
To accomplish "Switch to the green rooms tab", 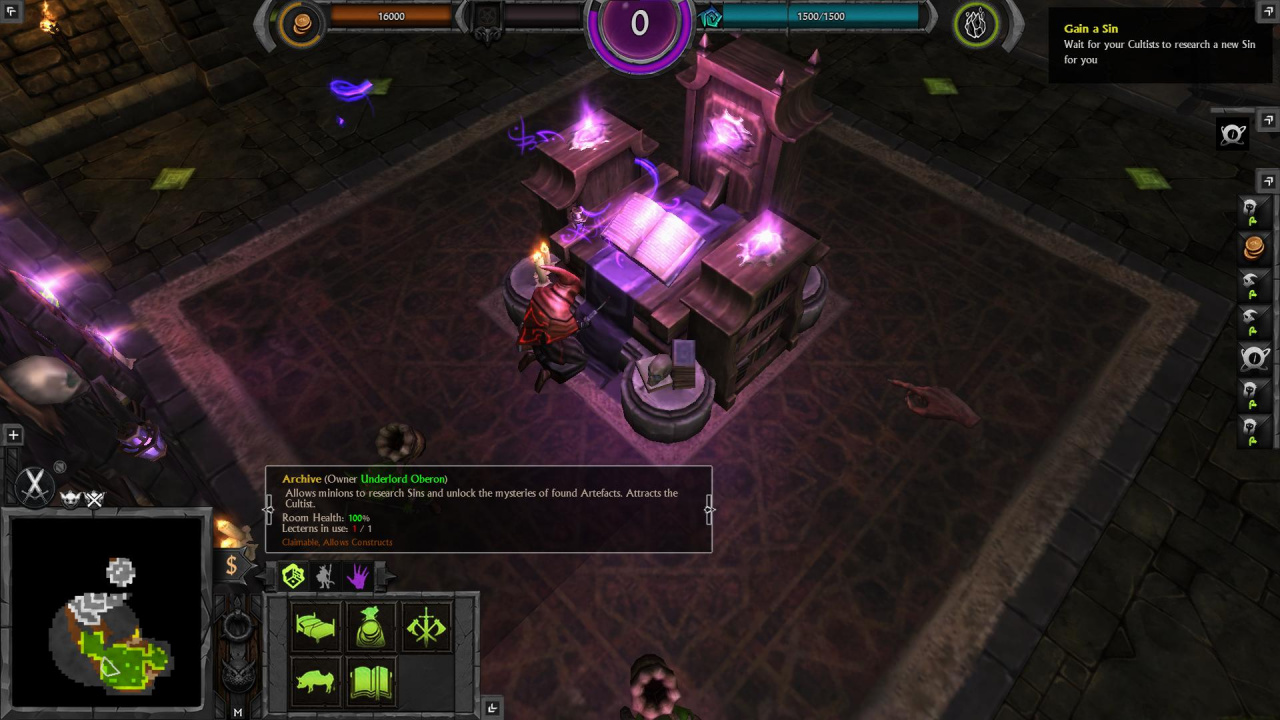I will (293, 576).
